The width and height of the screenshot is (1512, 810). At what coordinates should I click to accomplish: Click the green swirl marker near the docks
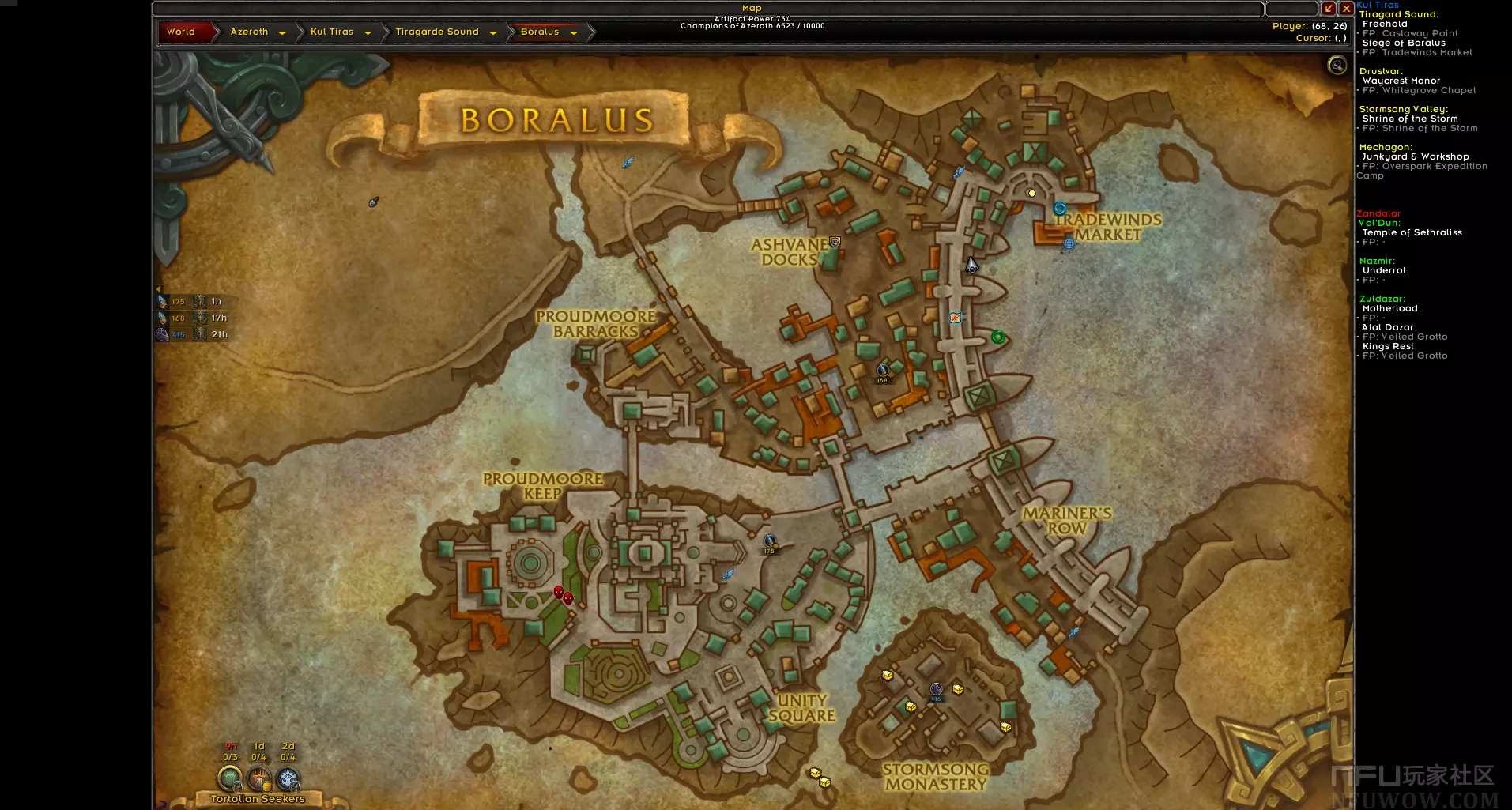(x=997, y=337)
